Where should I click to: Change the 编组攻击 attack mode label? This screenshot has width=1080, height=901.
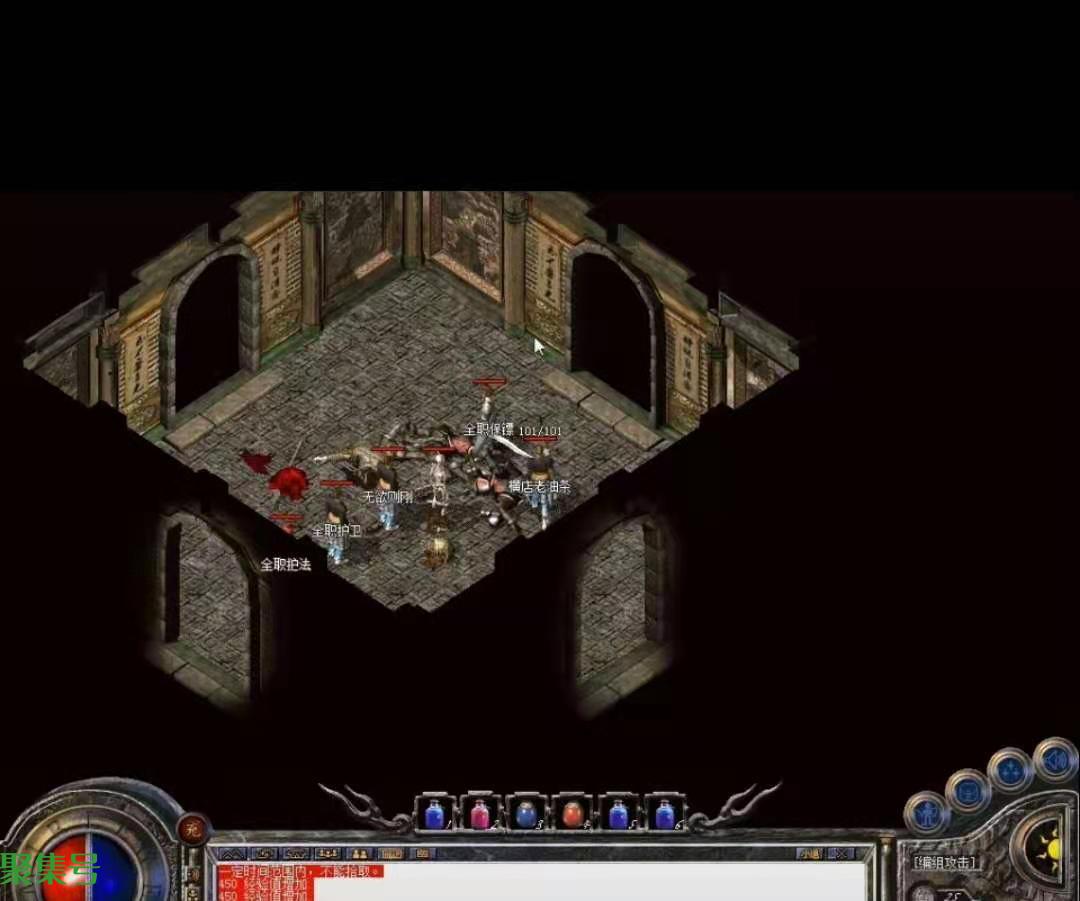pyautogui.click(x=946, y=863)
